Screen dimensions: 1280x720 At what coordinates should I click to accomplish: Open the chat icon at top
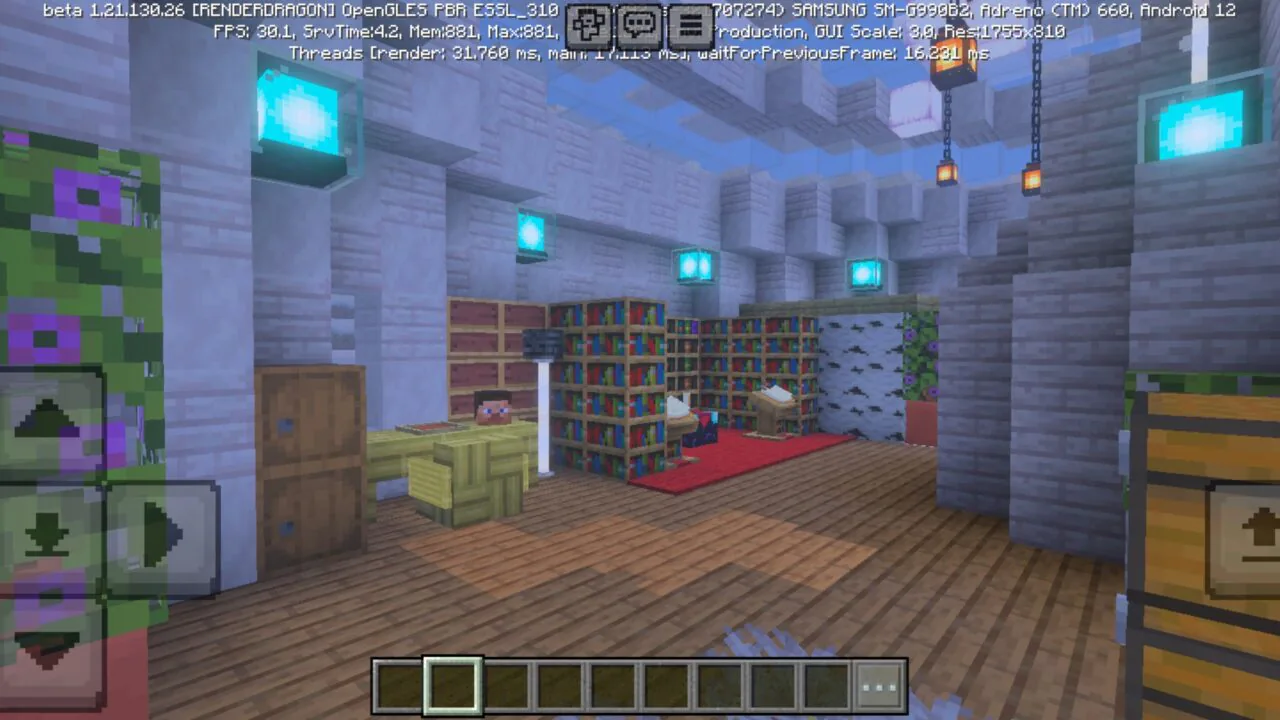(640, 26)
